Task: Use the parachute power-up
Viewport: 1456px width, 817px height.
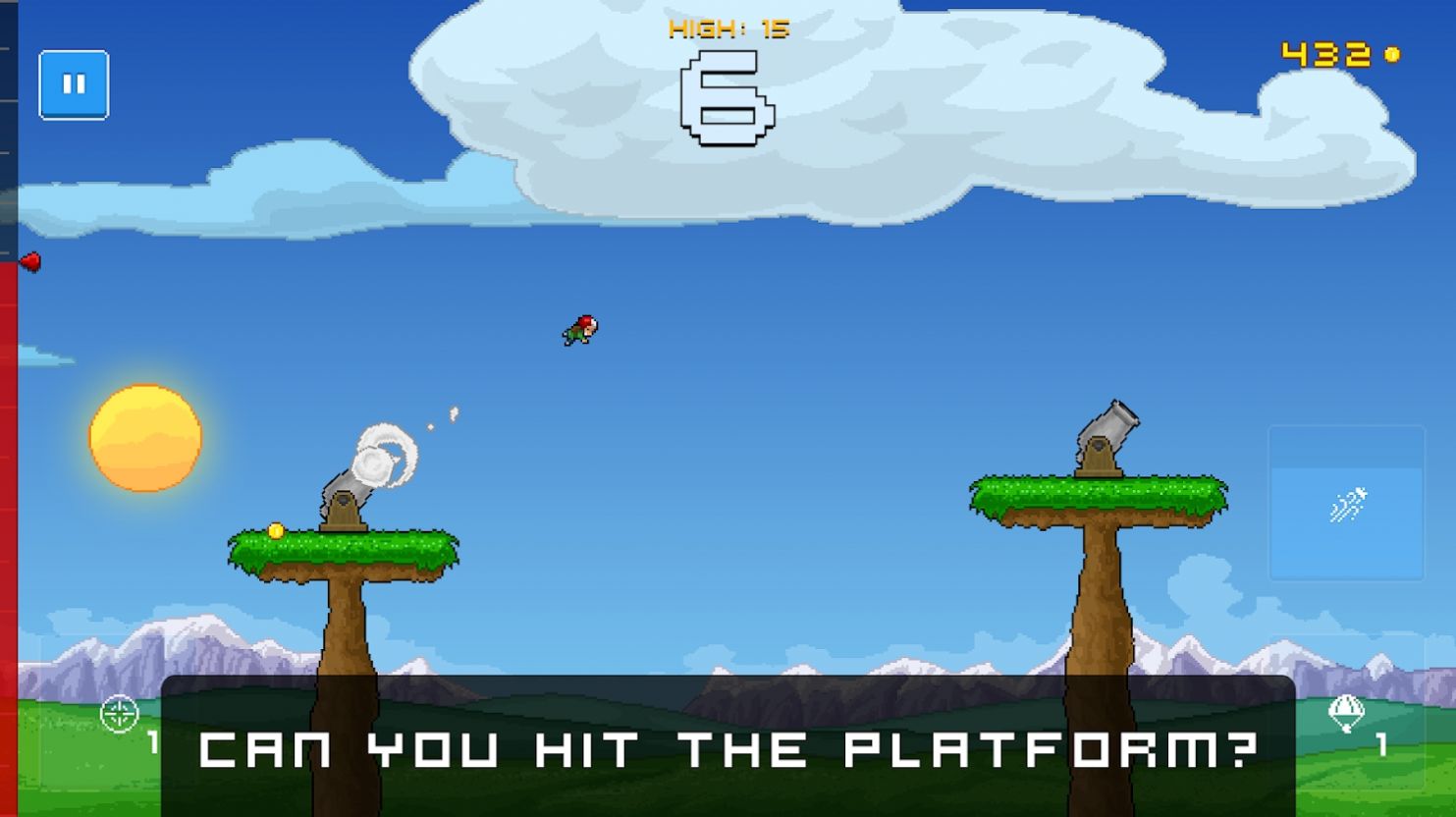Action: coord(1346,714)
